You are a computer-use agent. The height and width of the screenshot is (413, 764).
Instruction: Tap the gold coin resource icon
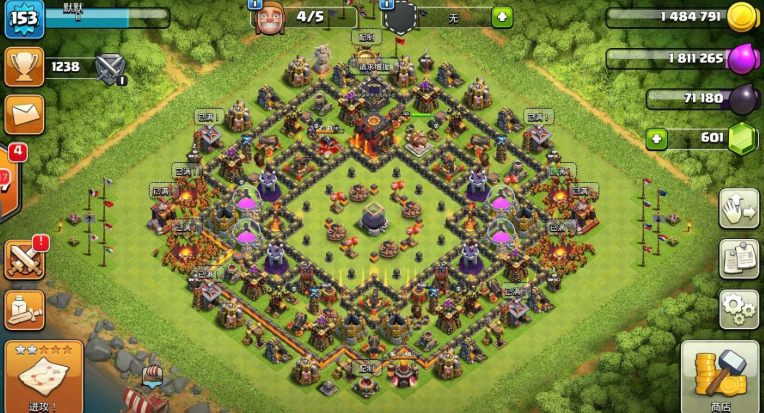coord(741,17)
